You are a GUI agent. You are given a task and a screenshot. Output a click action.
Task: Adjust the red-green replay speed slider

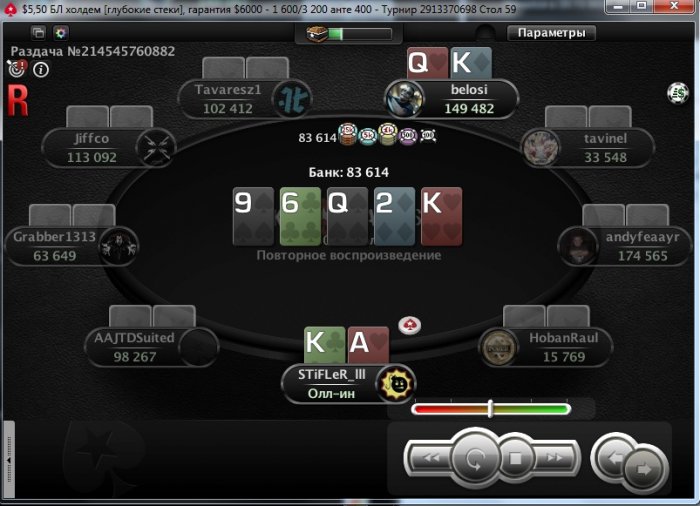490,408
